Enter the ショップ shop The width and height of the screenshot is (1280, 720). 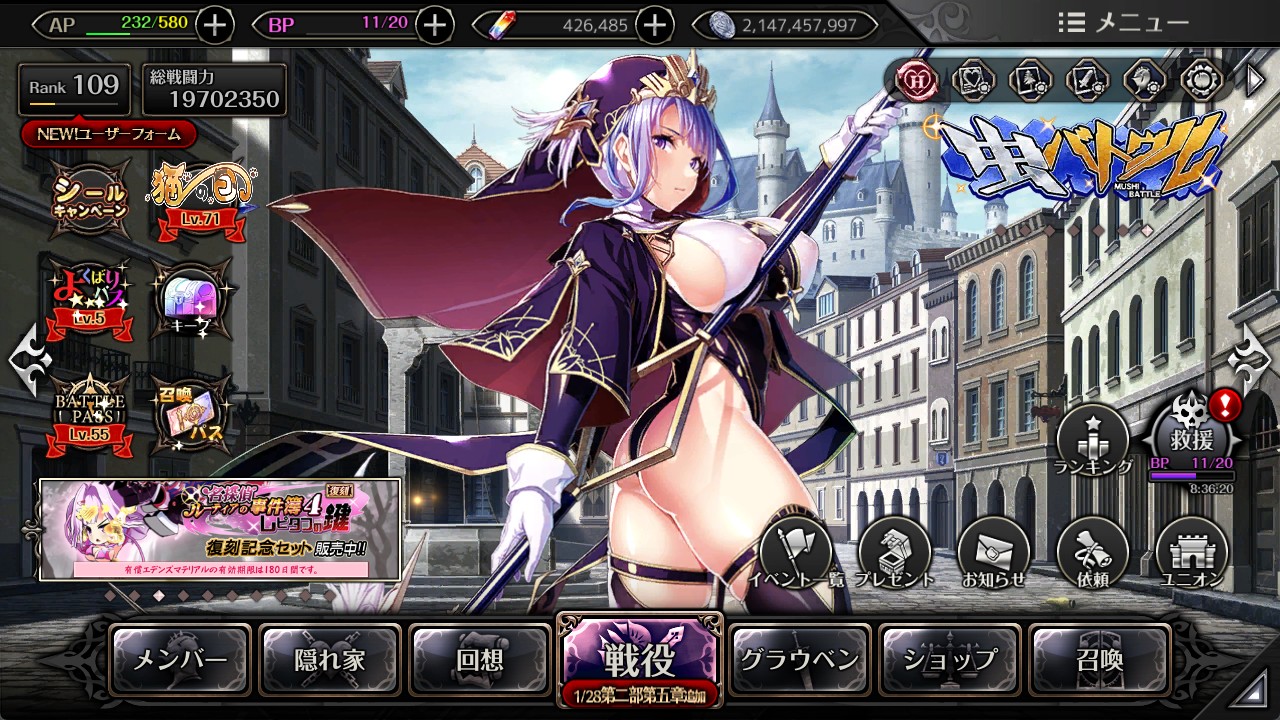coord(949,660)
